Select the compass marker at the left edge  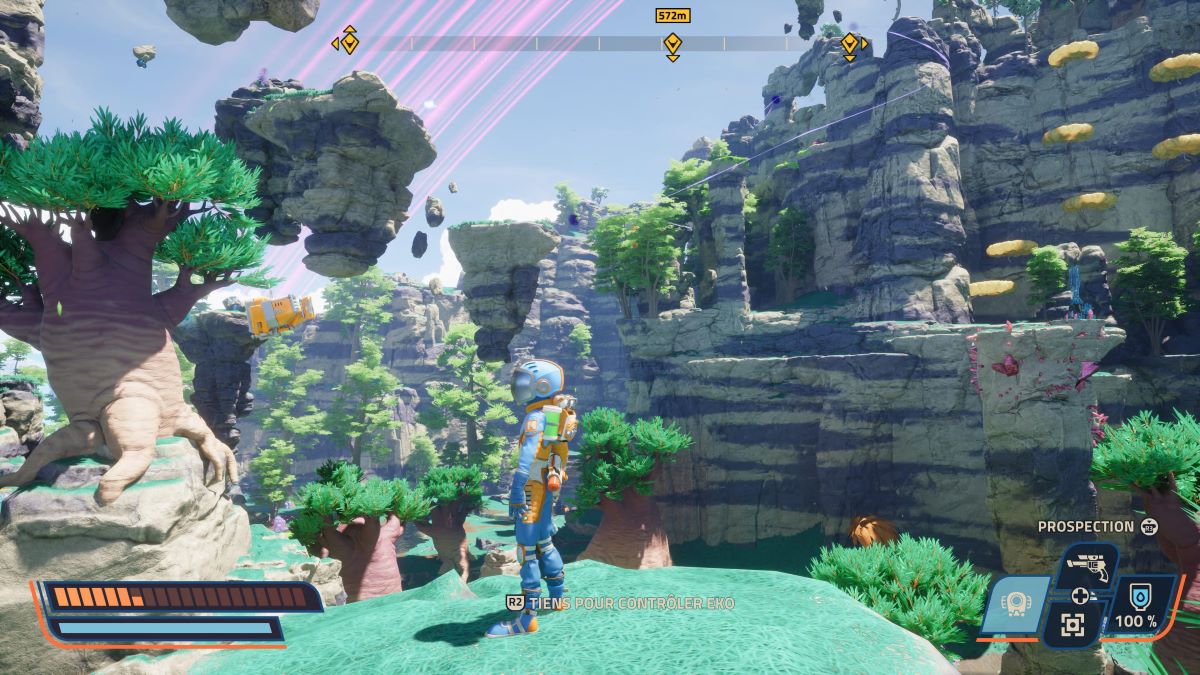[x=349, y=42]
